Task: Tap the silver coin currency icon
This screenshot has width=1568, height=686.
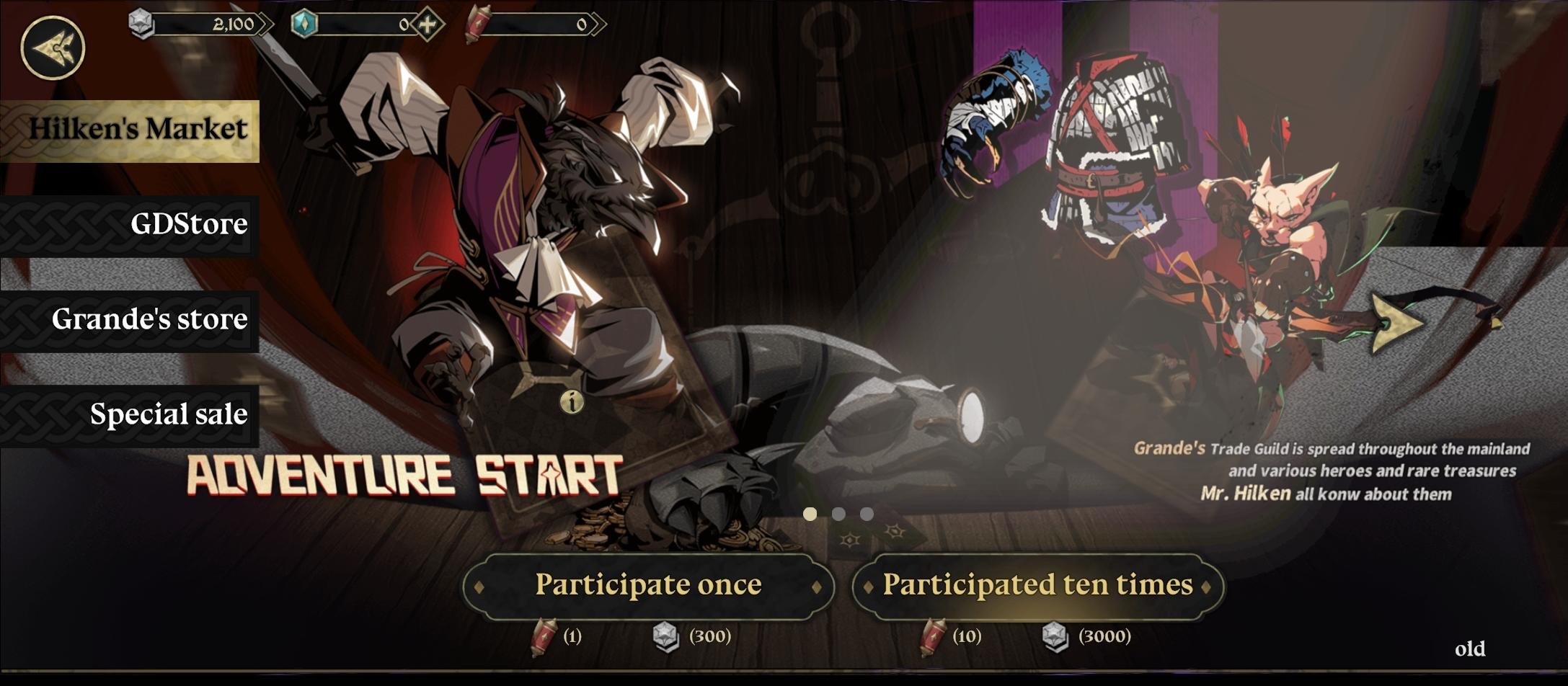Action: pyautogui.click(x=138, y=23)
